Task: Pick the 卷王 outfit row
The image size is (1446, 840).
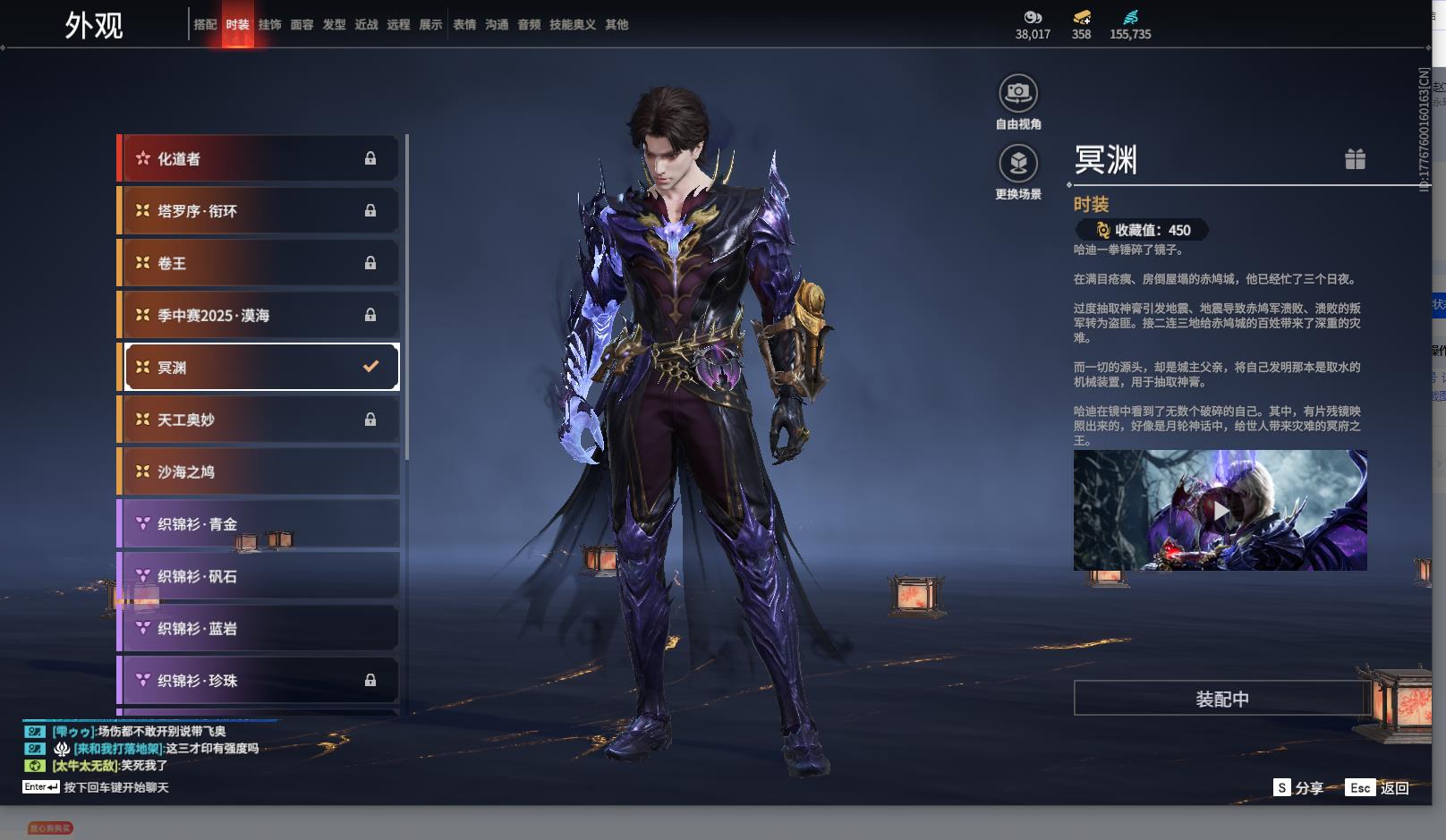Action: [259, 263]
